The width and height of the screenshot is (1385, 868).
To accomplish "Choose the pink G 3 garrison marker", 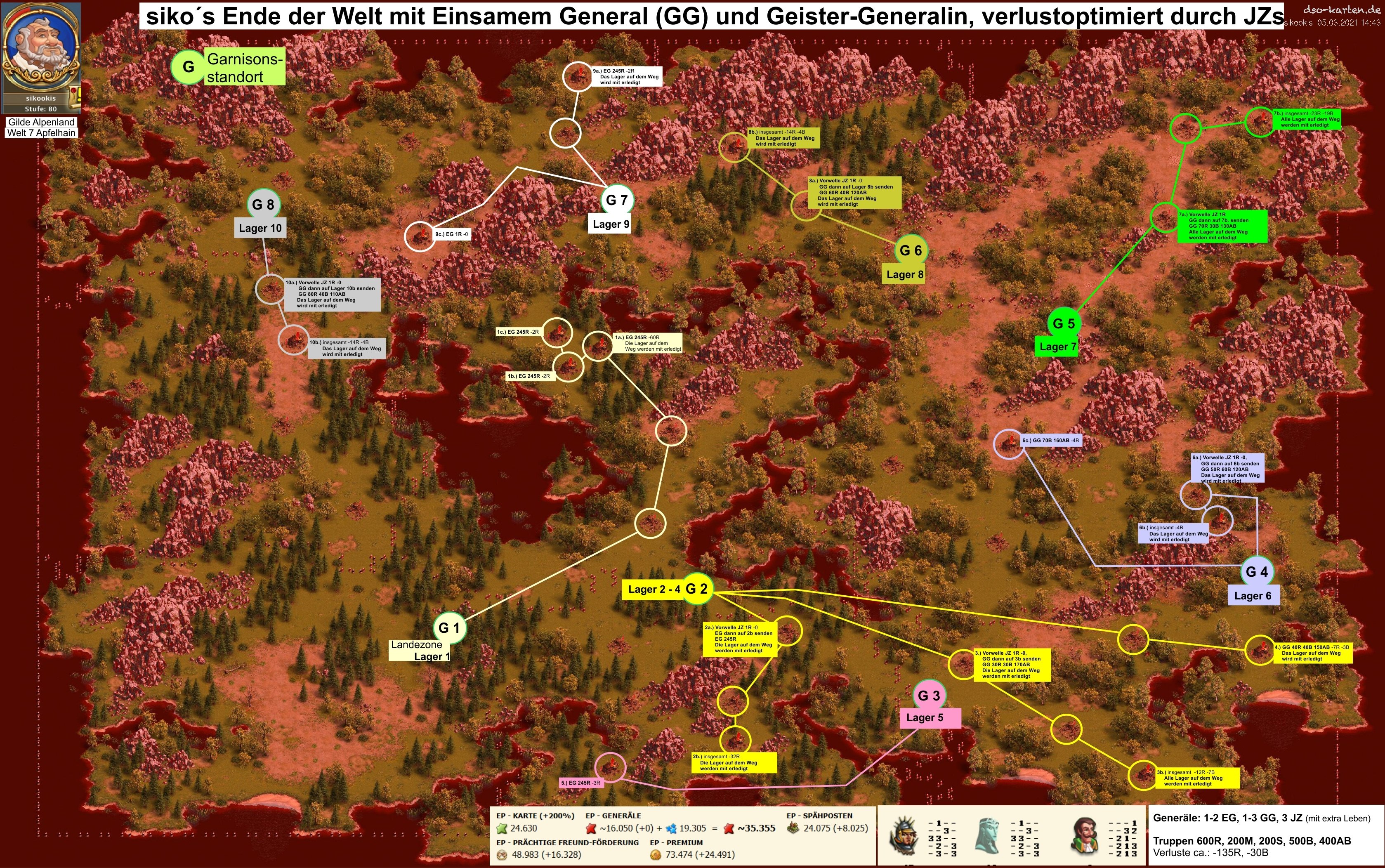I will (929, 695).
